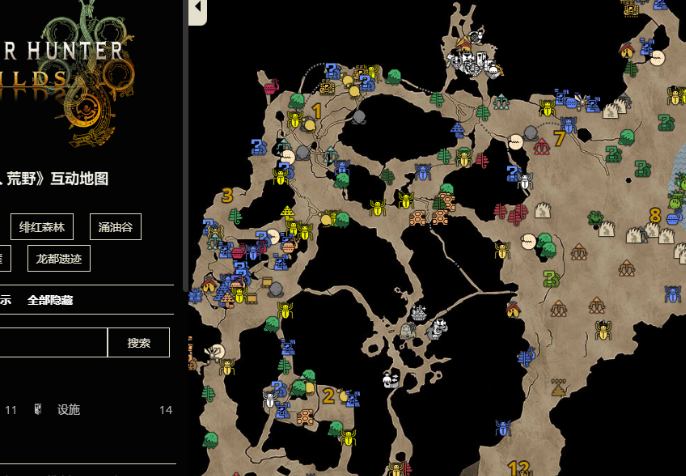
Task: Click the 搜索 search button
Action: tap(139, 343)
